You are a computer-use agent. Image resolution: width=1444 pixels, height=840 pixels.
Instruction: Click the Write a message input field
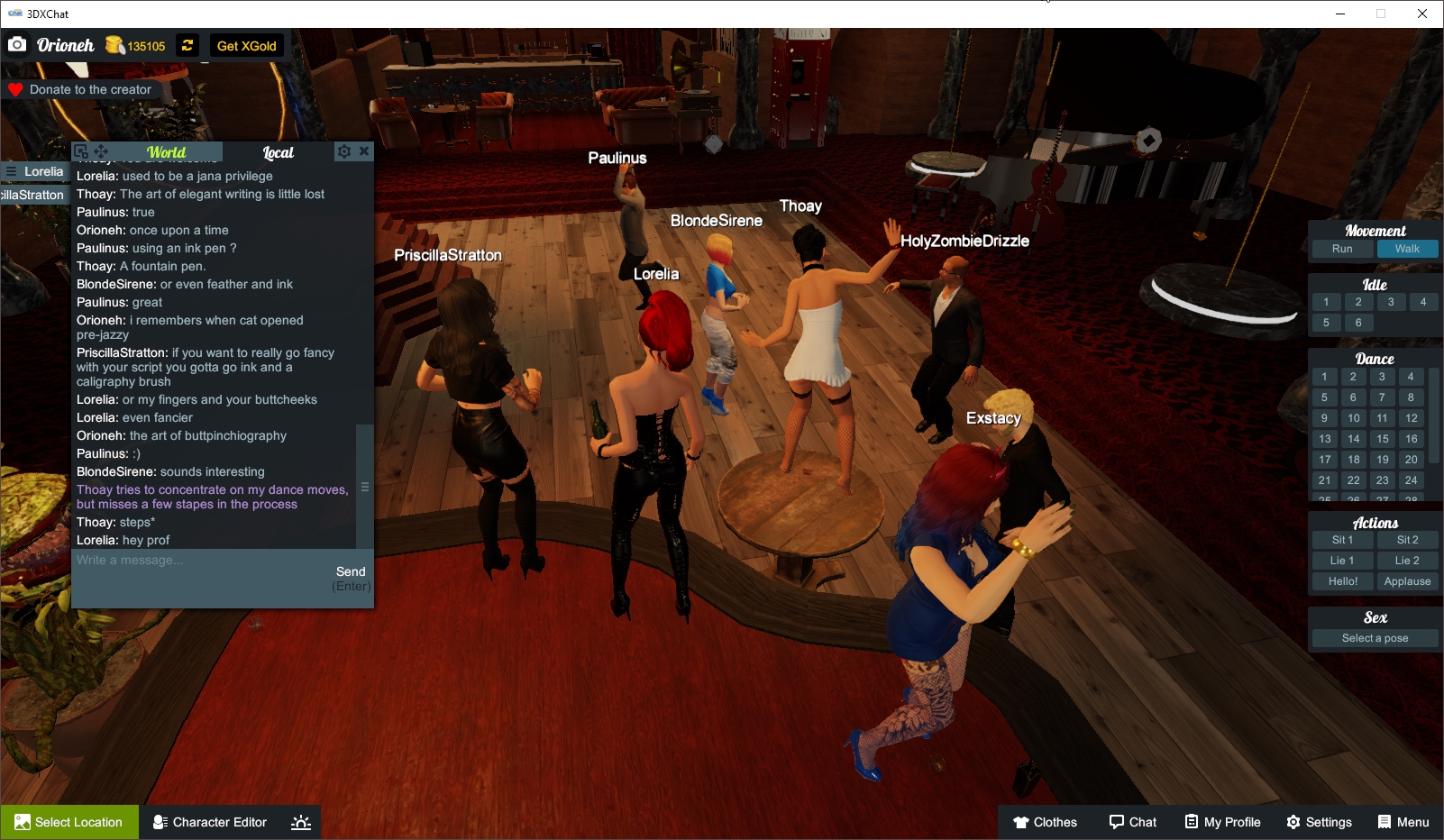pyautogui.click(x=180, y=560)
